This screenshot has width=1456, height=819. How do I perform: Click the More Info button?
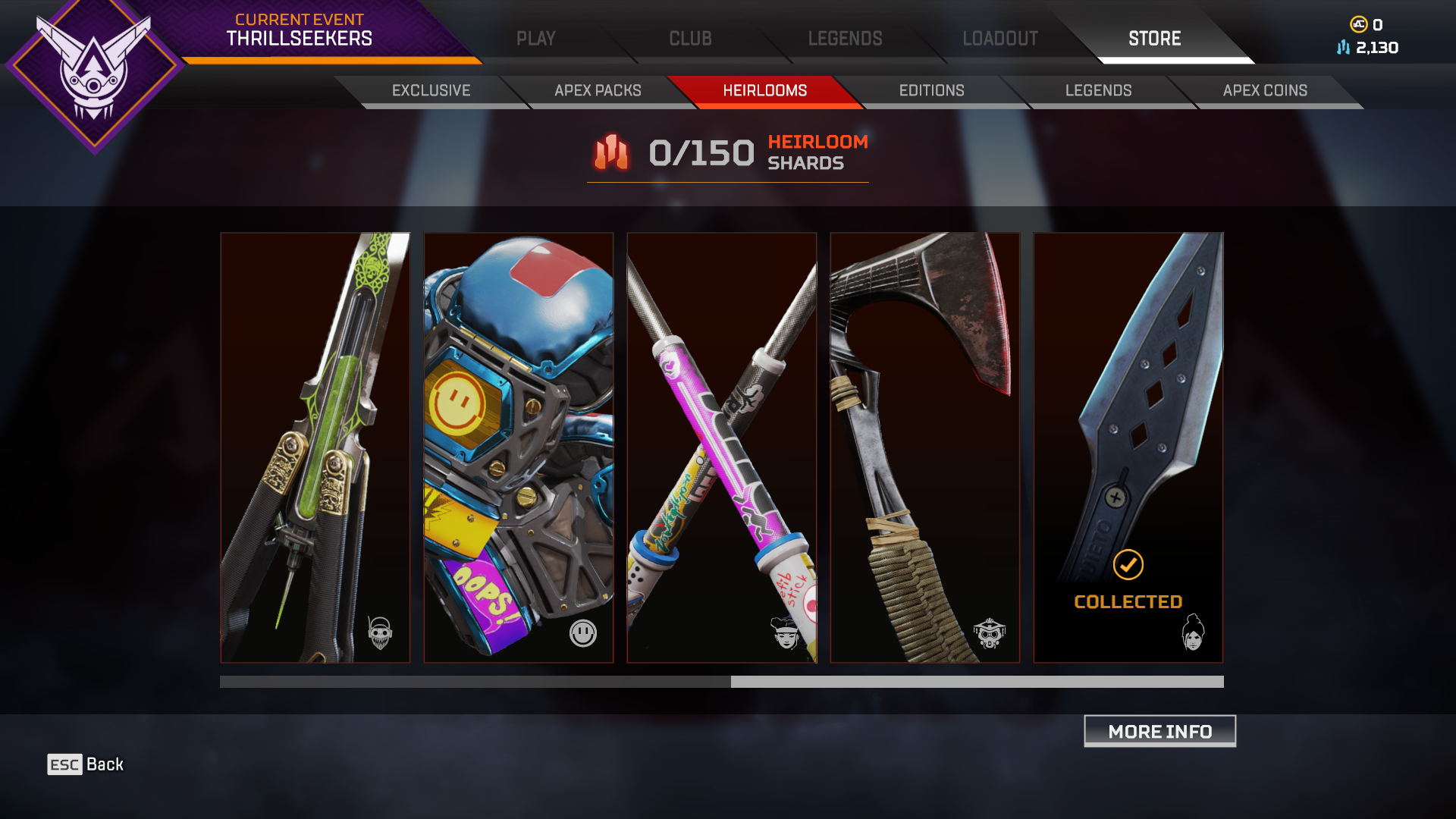coord(1159,731)
